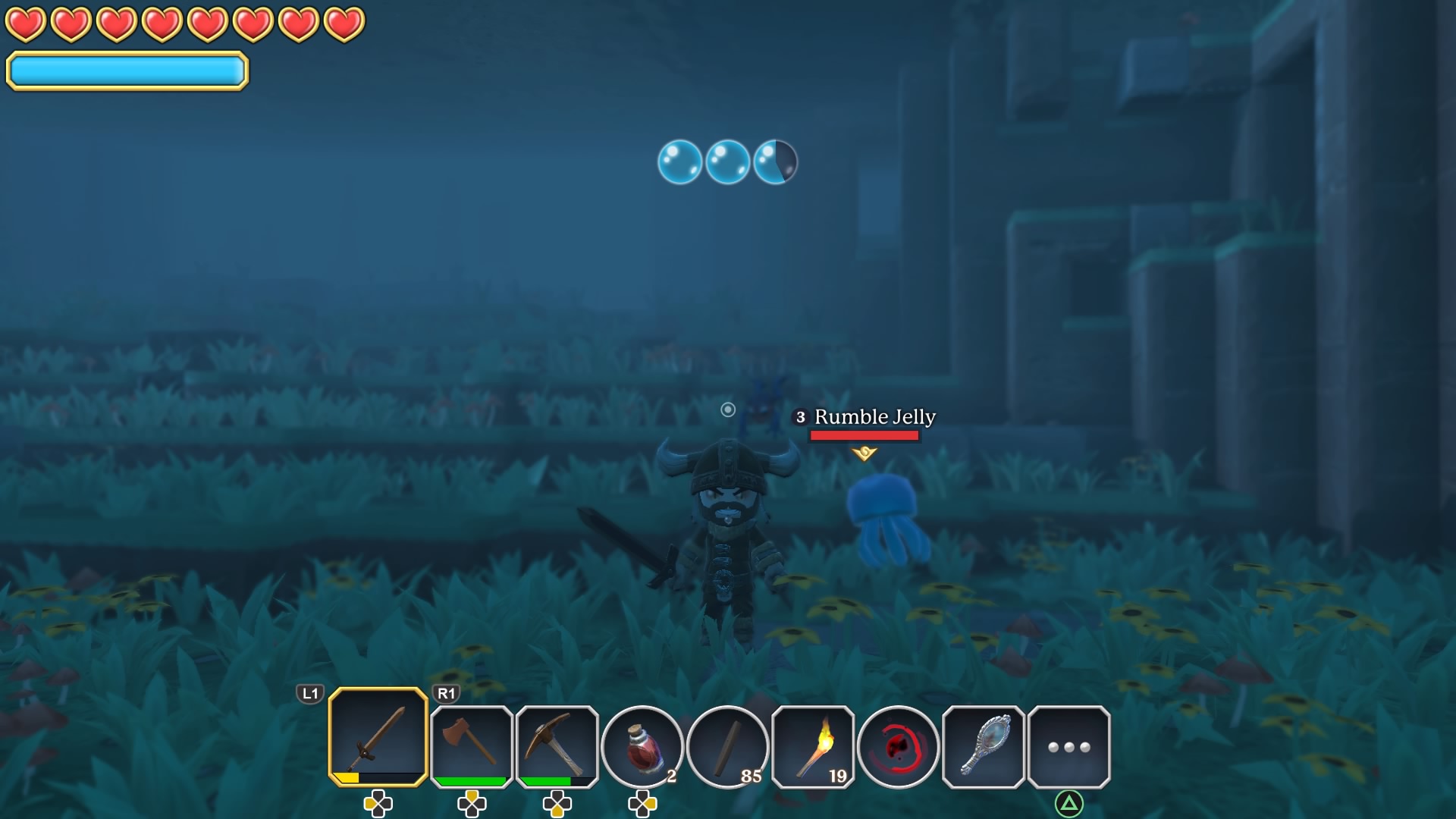Image resolution: width=1456 pixels, height=819 pixels.
Task: Equip the axe from the hotbar
Action: [x=471, y=745]
